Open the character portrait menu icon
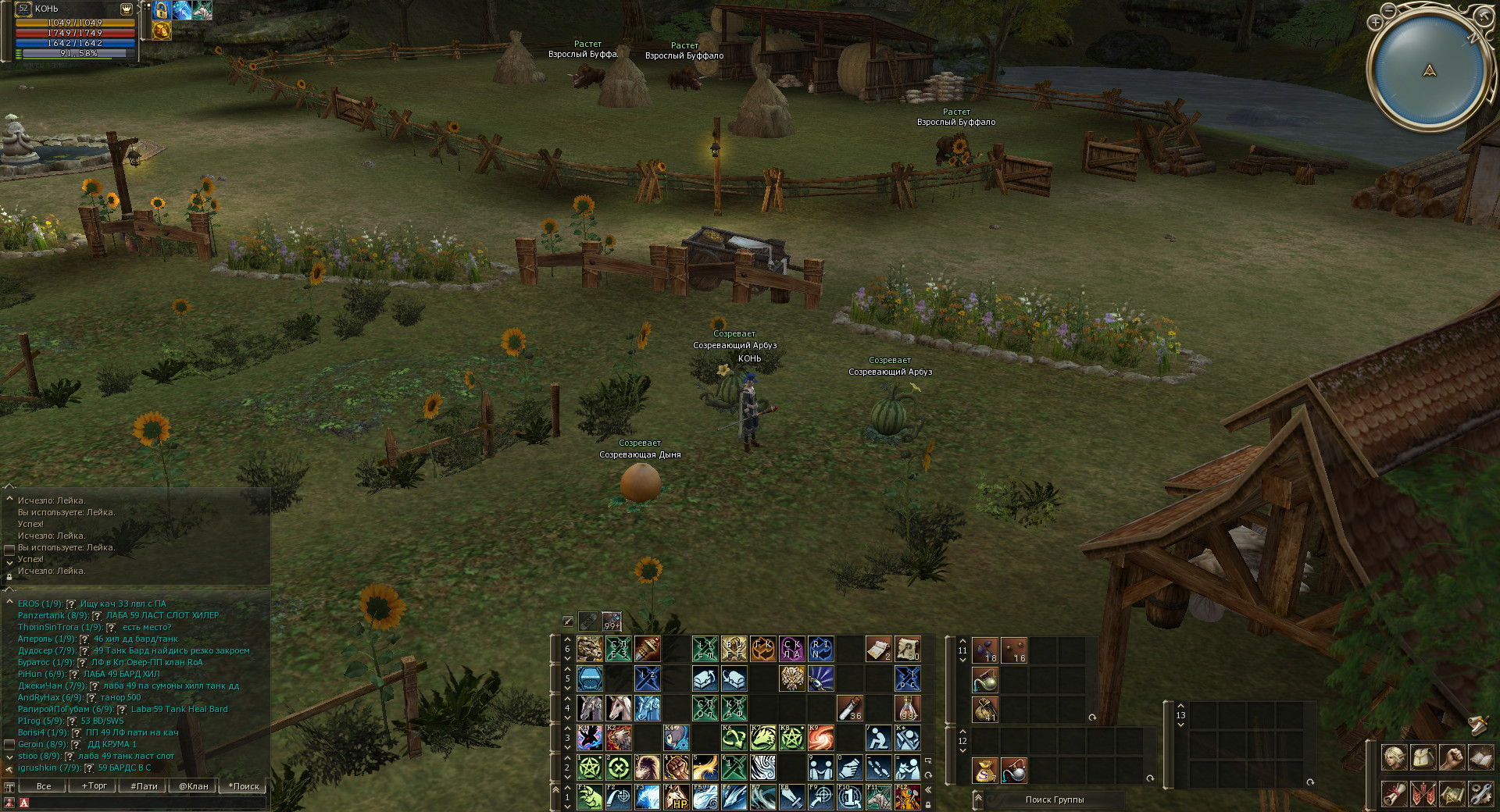The width and height of the screenshot is (1500, 812). (1395, 757)
